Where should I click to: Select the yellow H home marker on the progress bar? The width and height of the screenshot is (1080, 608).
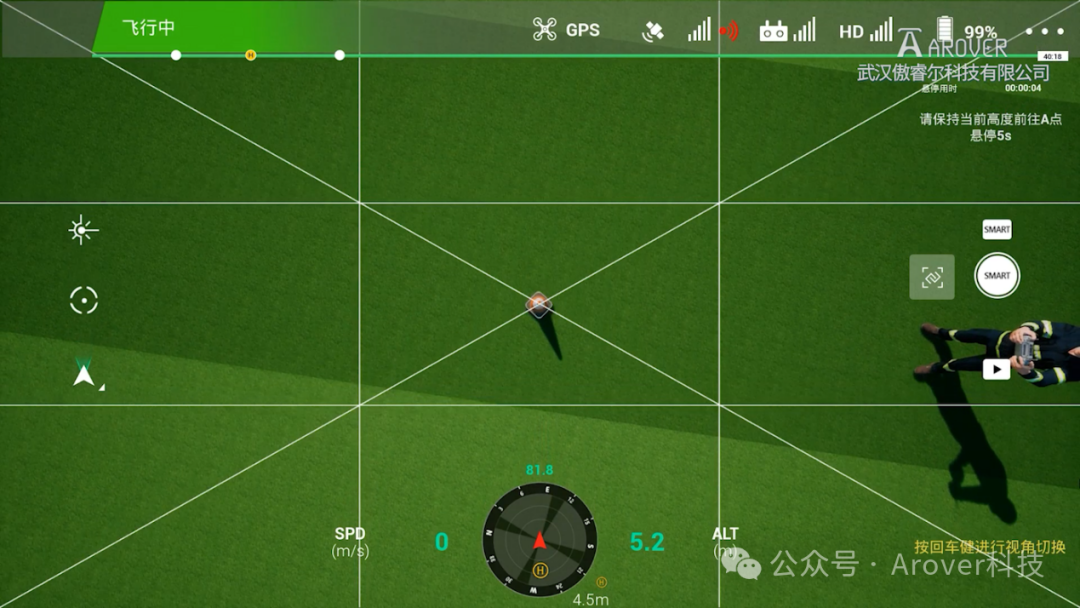(x=250, y=55)
